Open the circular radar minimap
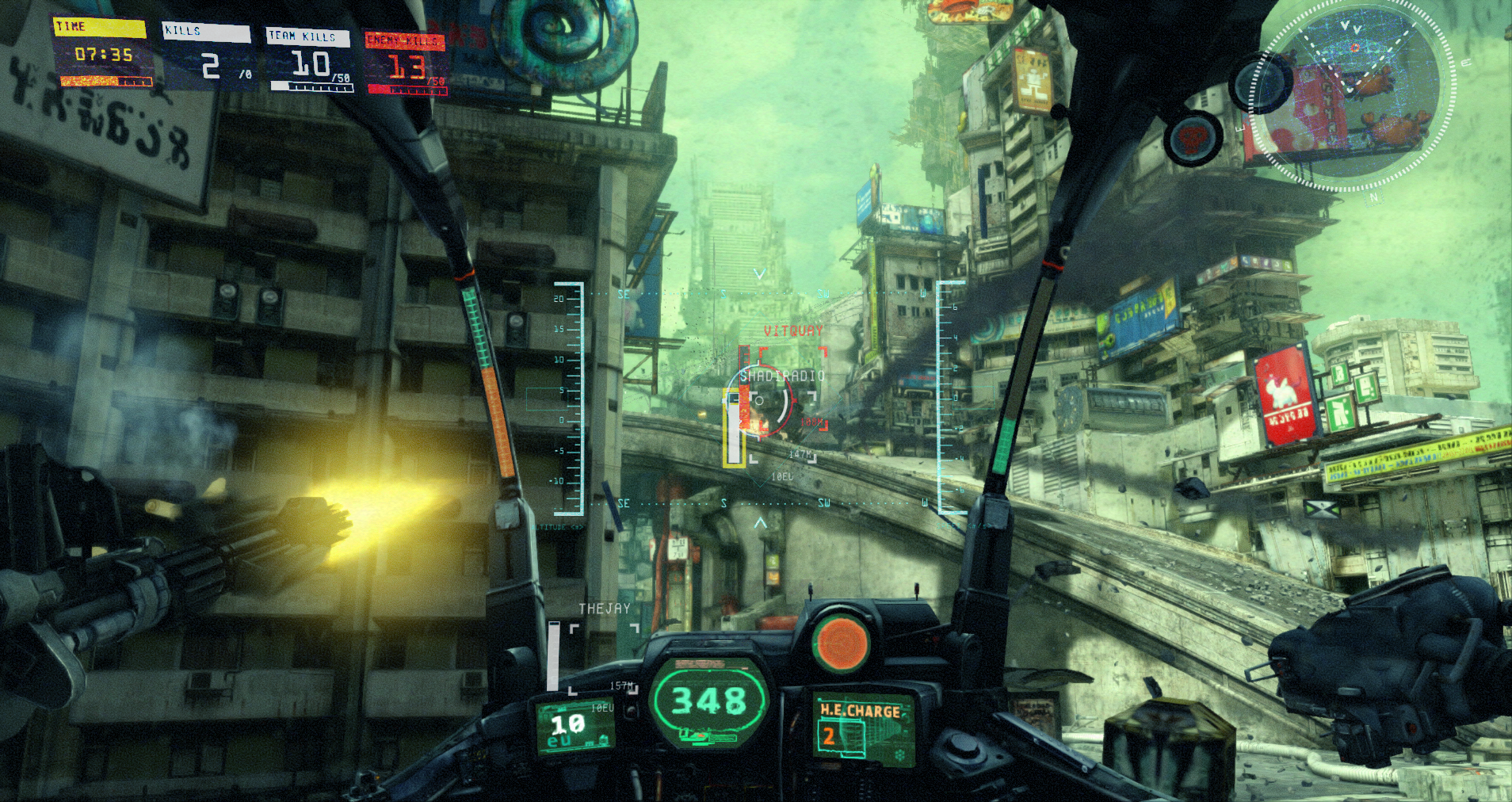The image size is (1512, 802). click(1358, 97)
